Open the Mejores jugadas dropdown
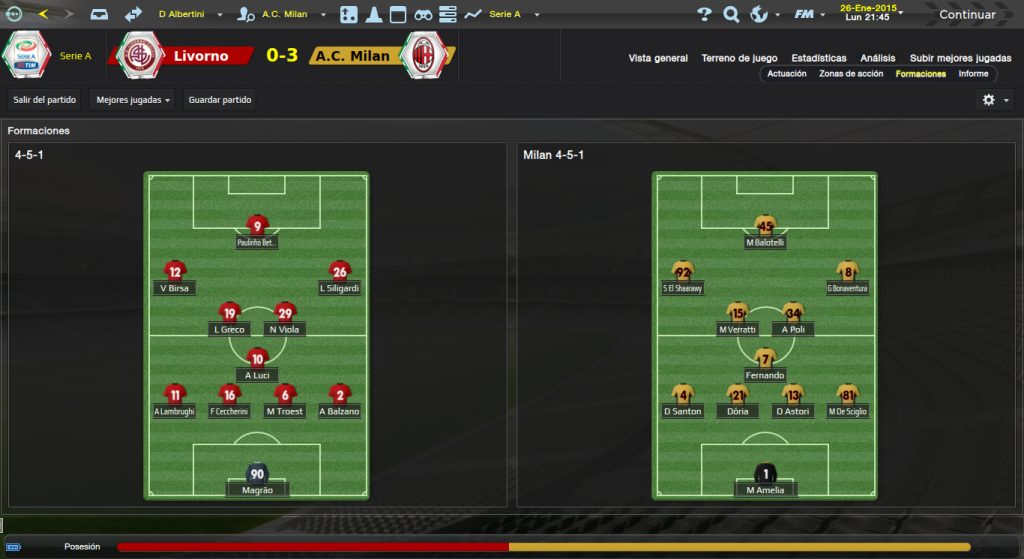The height and width of the screenshot is (559, 1024). (132, 100)
